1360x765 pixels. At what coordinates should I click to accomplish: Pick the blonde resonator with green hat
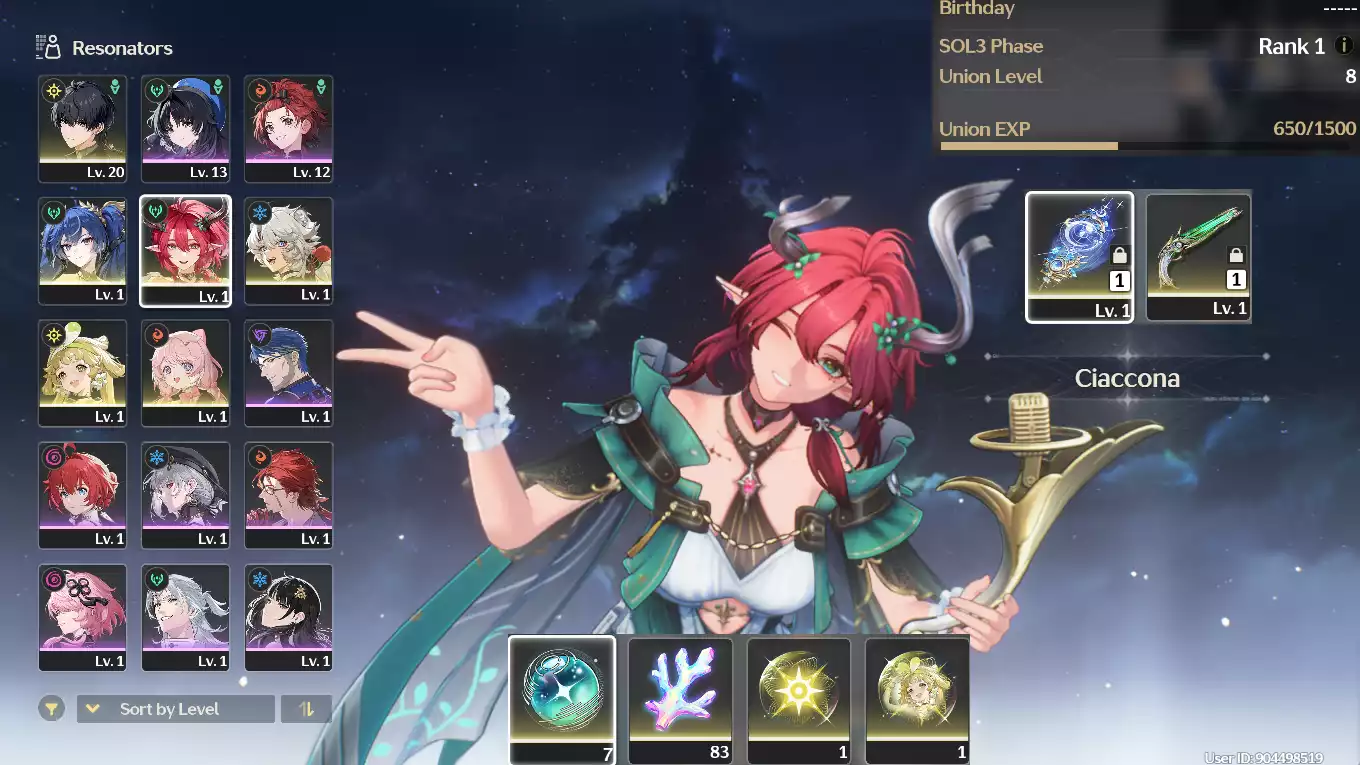coord(83,372)
